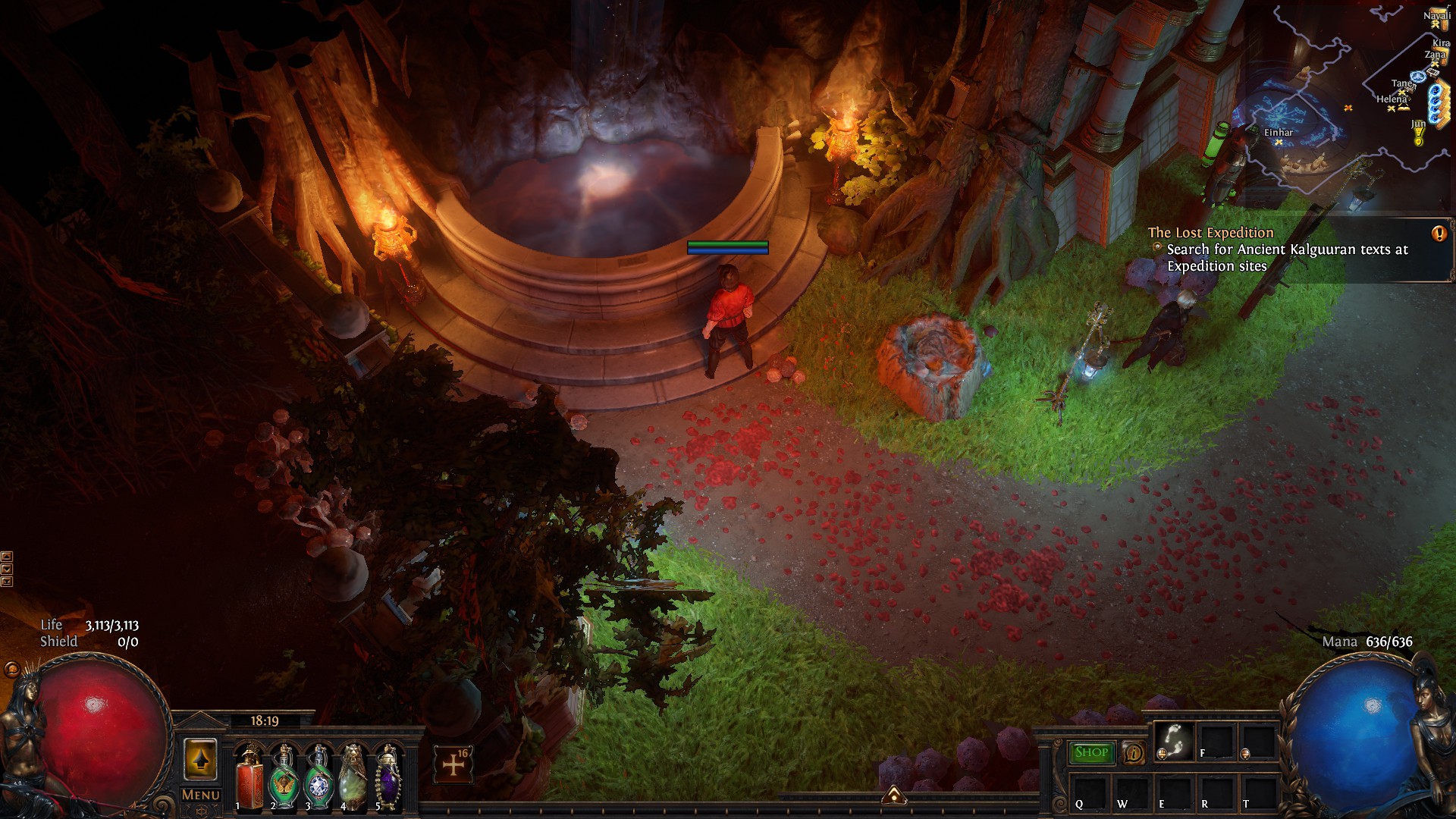This screenshot has height=819, width=1456.
Task: Click the round gold ornament above life globe
Action: 11,670
